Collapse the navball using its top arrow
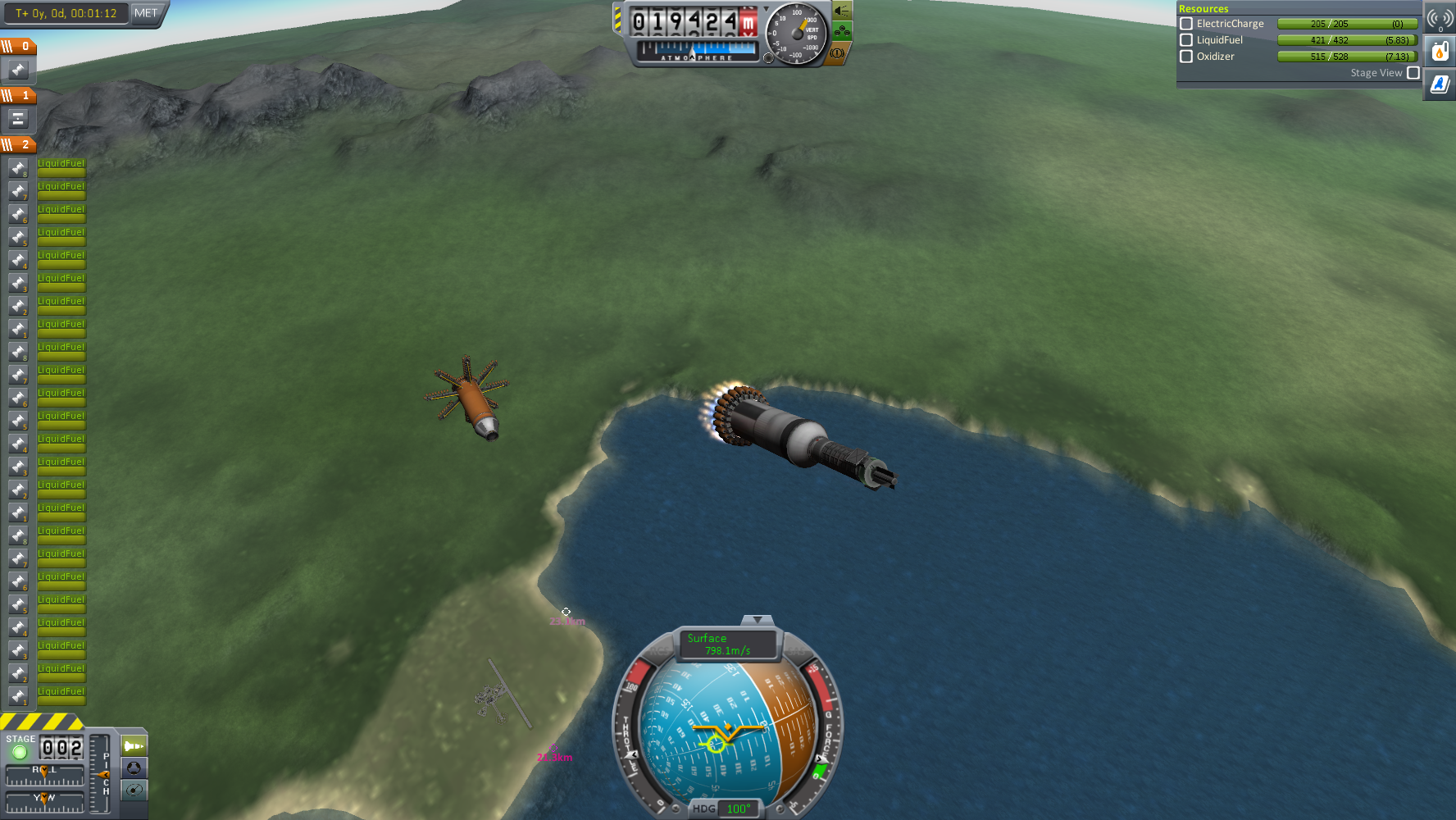The width and height of the screenshot is (1456, 820). tap(758, 620)
